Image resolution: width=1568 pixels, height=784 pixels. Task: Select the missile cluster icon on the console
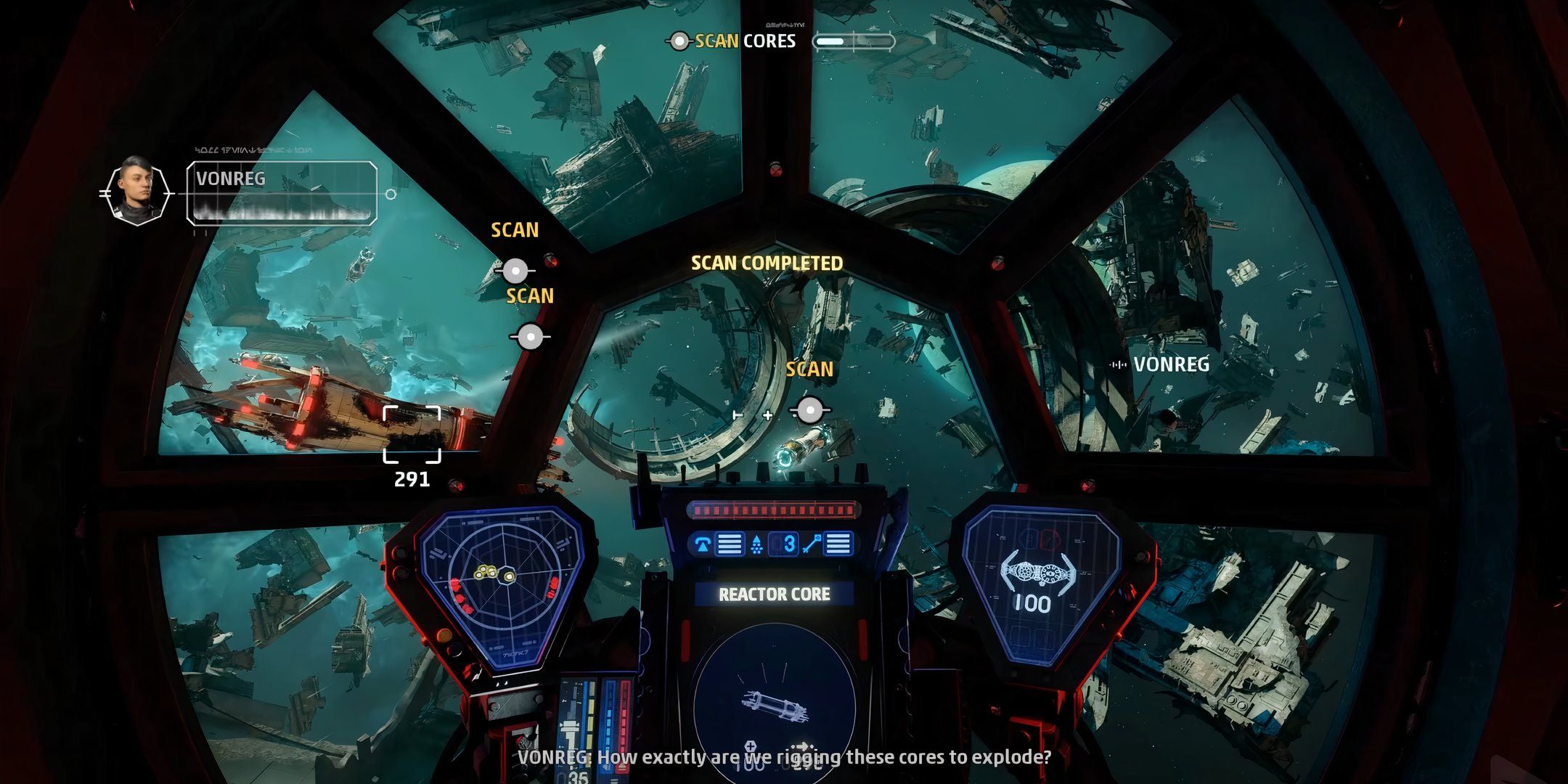[756, 544]
